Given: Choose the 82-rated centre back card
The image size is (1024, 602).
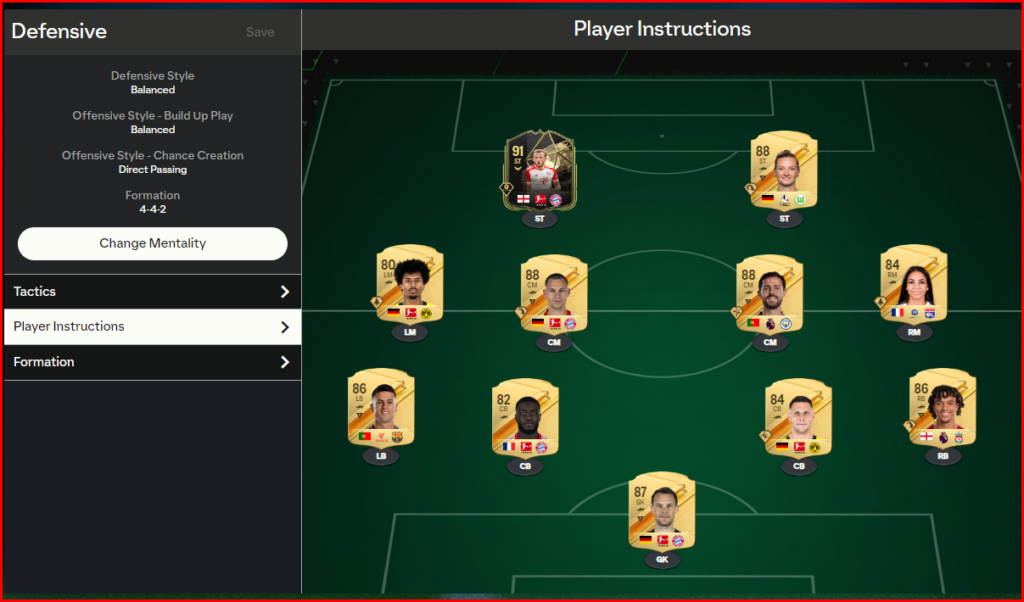Looking at the screenshot, I should coord(525,419).
